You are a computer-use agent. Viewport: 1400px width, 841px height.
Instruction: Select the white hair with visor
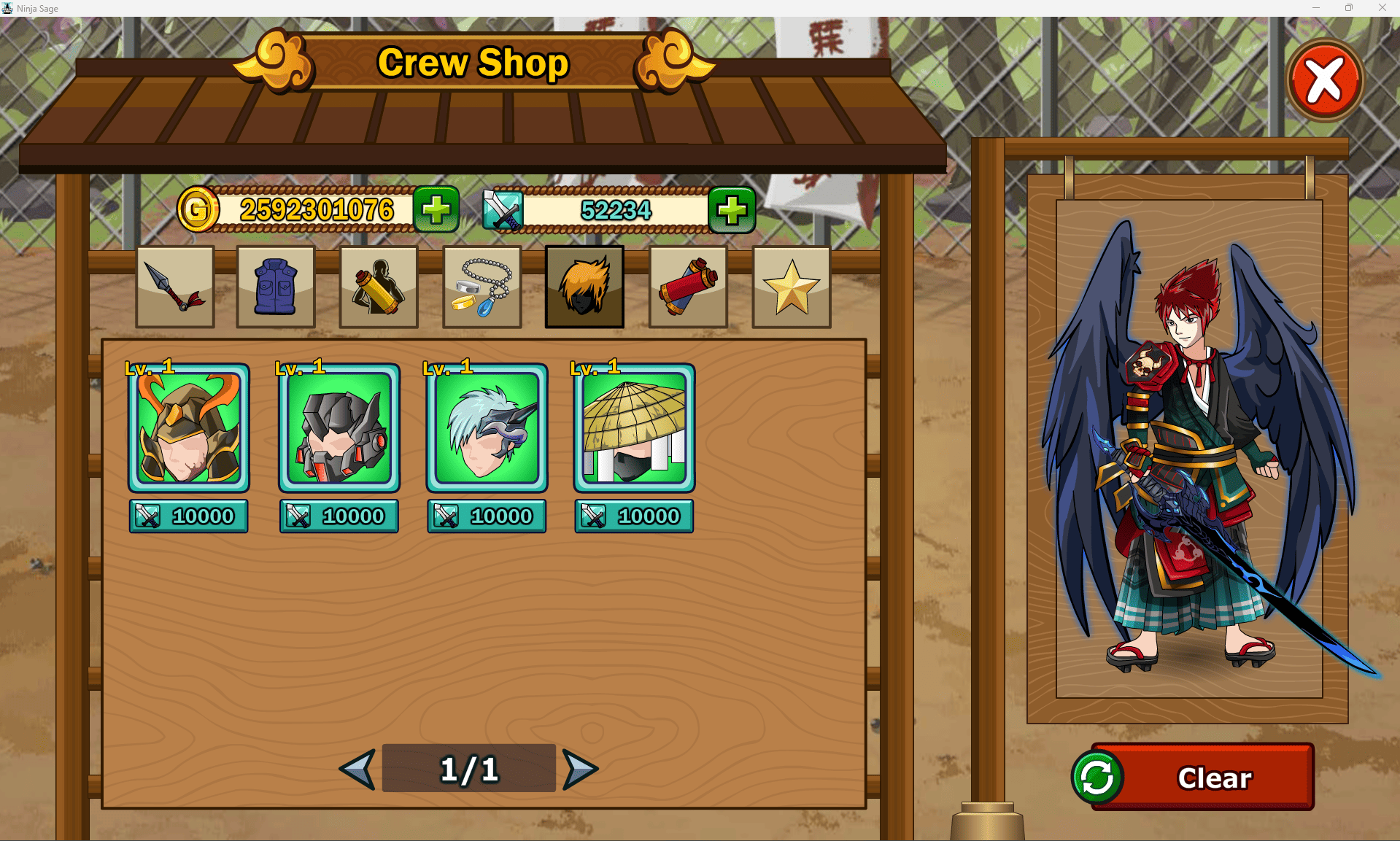[x=487, y=428]
